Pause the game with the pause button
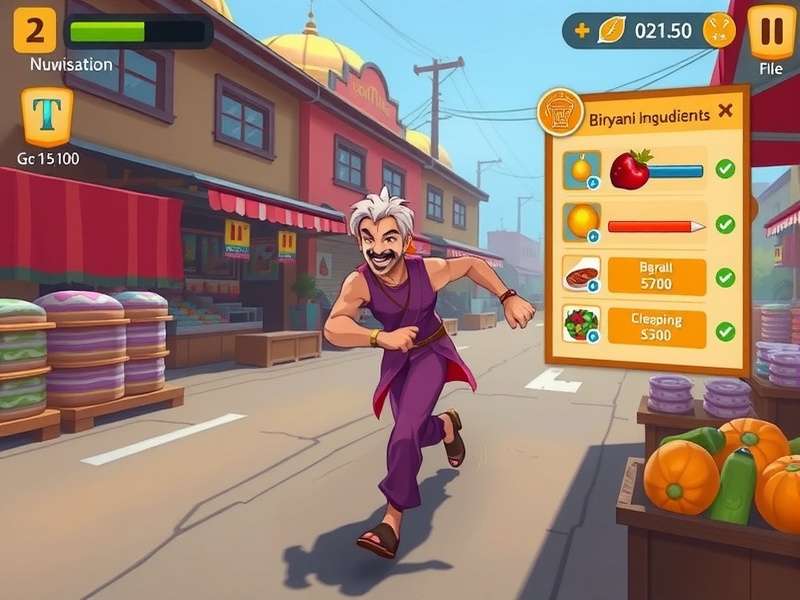Viewport: 800px width, 600px height. [771, 30]
